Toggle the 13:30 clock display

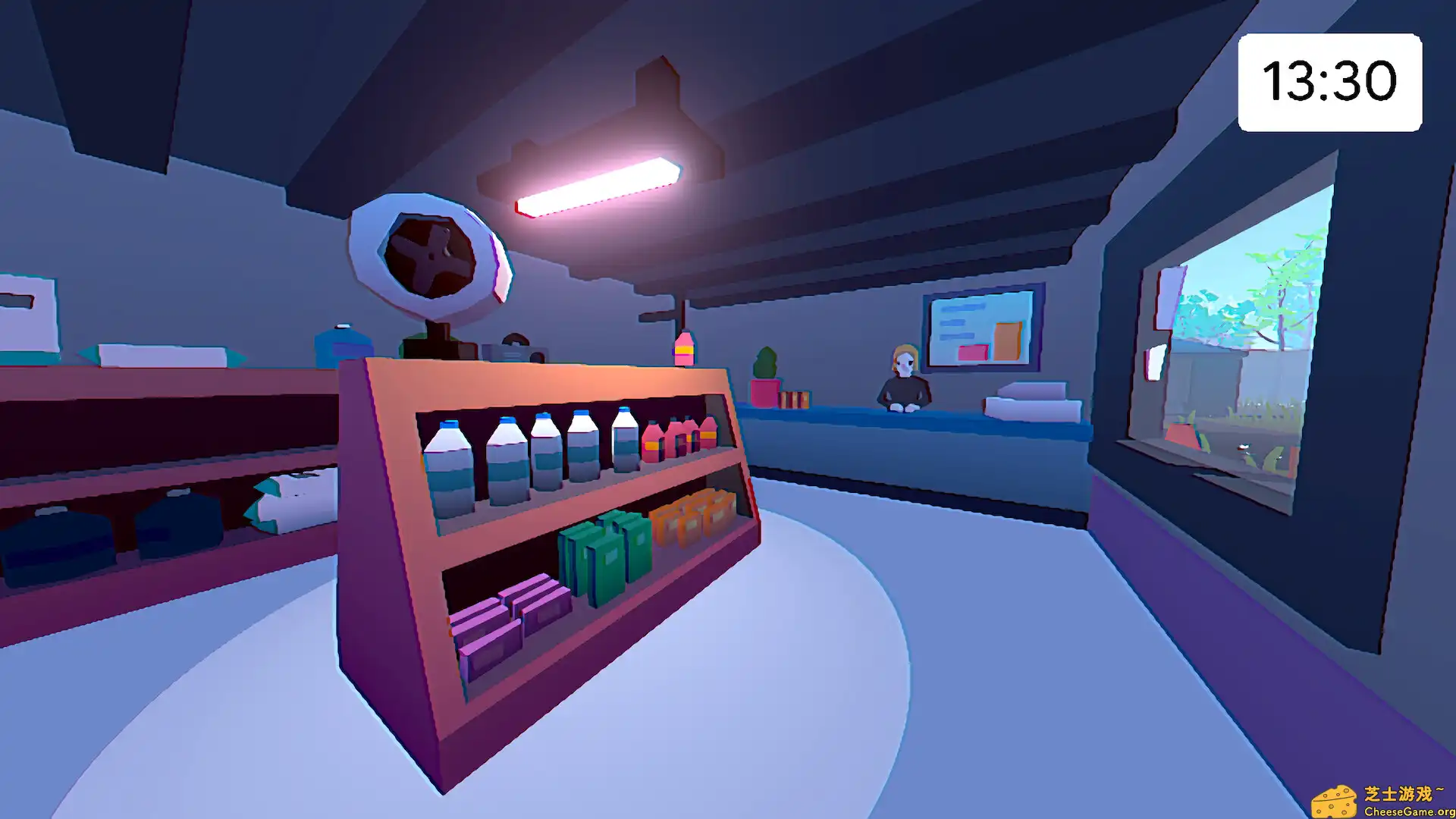[1329, 78]
